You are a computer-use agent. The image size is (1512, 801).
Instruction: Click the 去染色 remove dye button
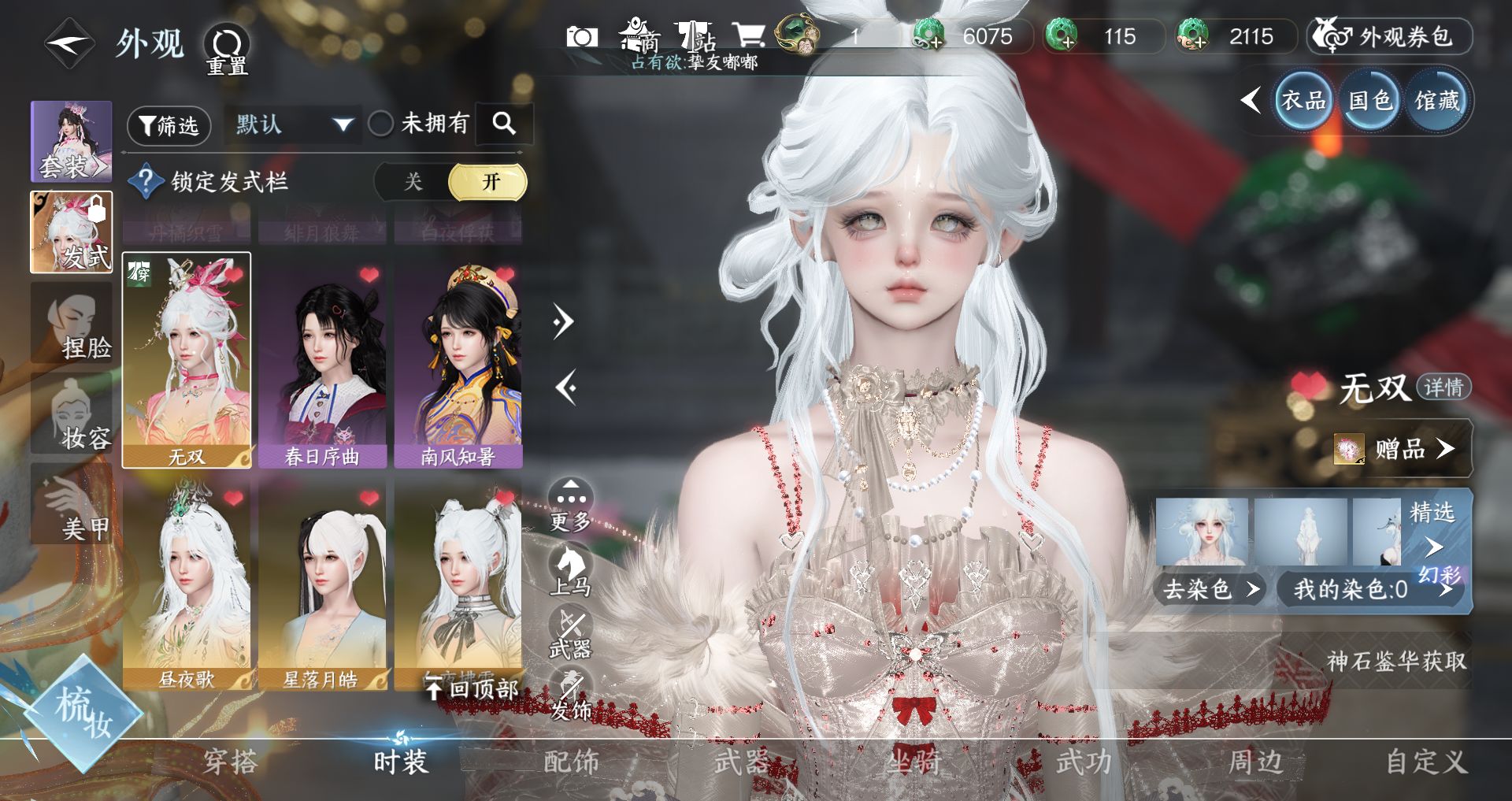(1210, 589)
